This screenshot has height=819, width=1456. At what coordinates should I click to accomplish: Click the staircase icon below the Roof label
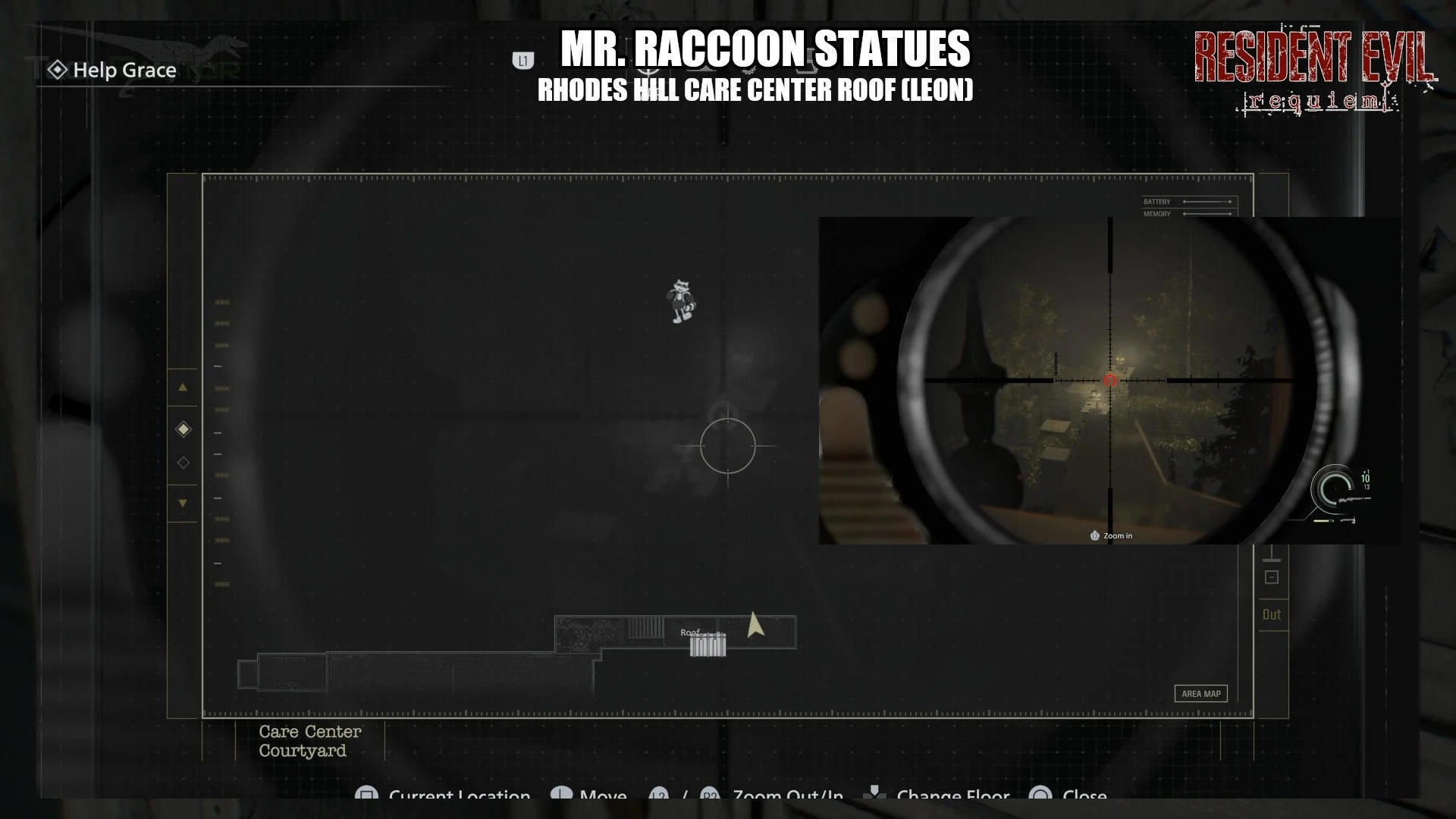(x=708, y=645)
